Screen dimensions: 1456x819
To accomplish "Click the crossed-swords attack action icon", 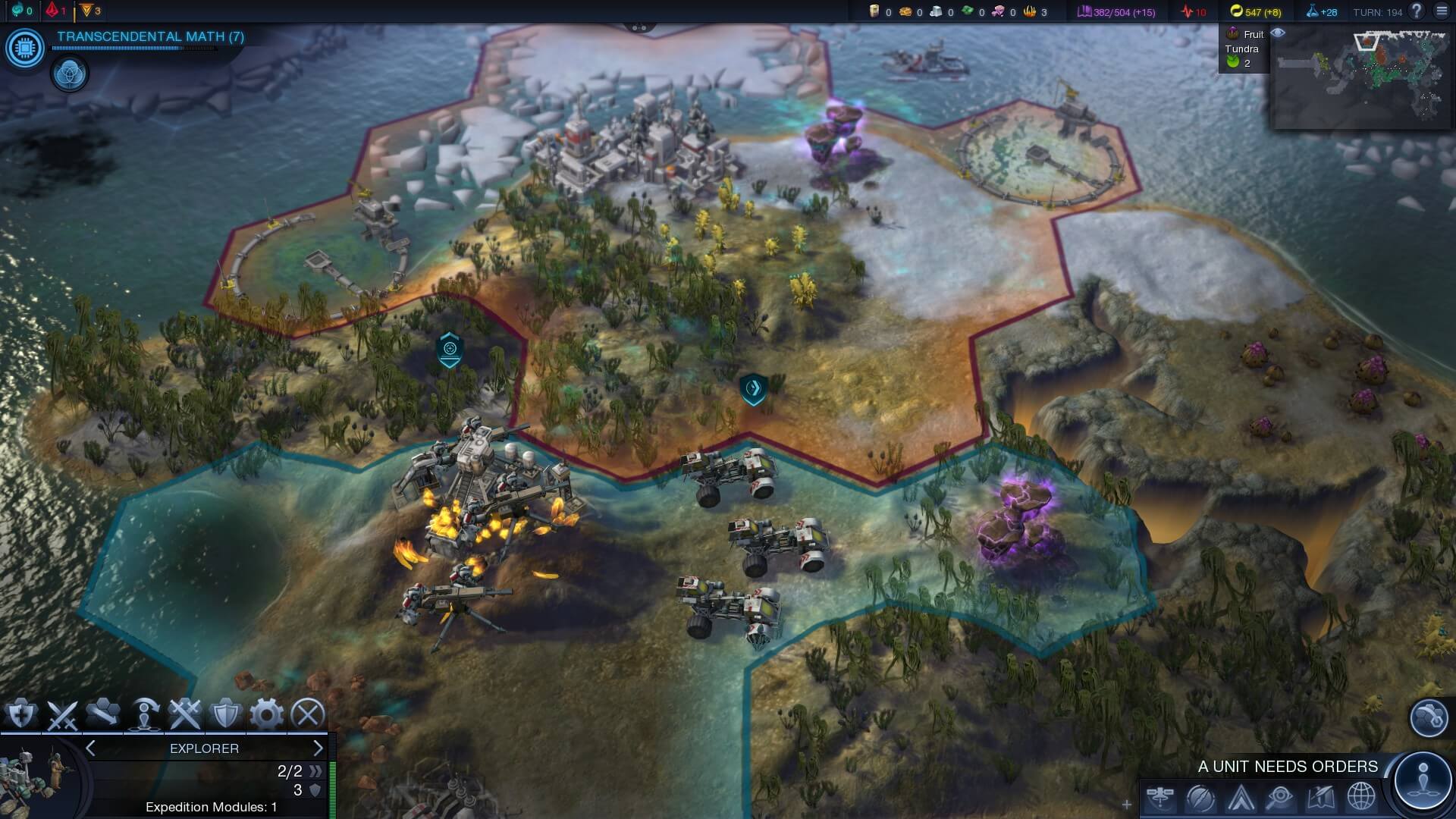I will point(61,714).
